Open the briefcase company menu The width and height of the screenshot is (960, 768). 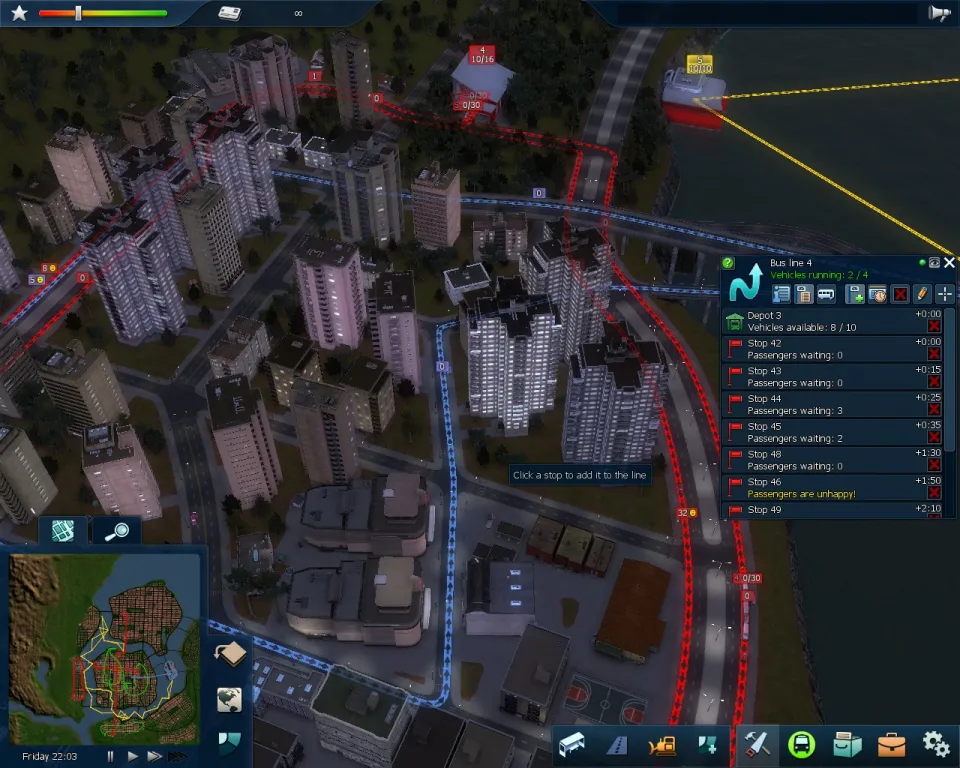891,744
